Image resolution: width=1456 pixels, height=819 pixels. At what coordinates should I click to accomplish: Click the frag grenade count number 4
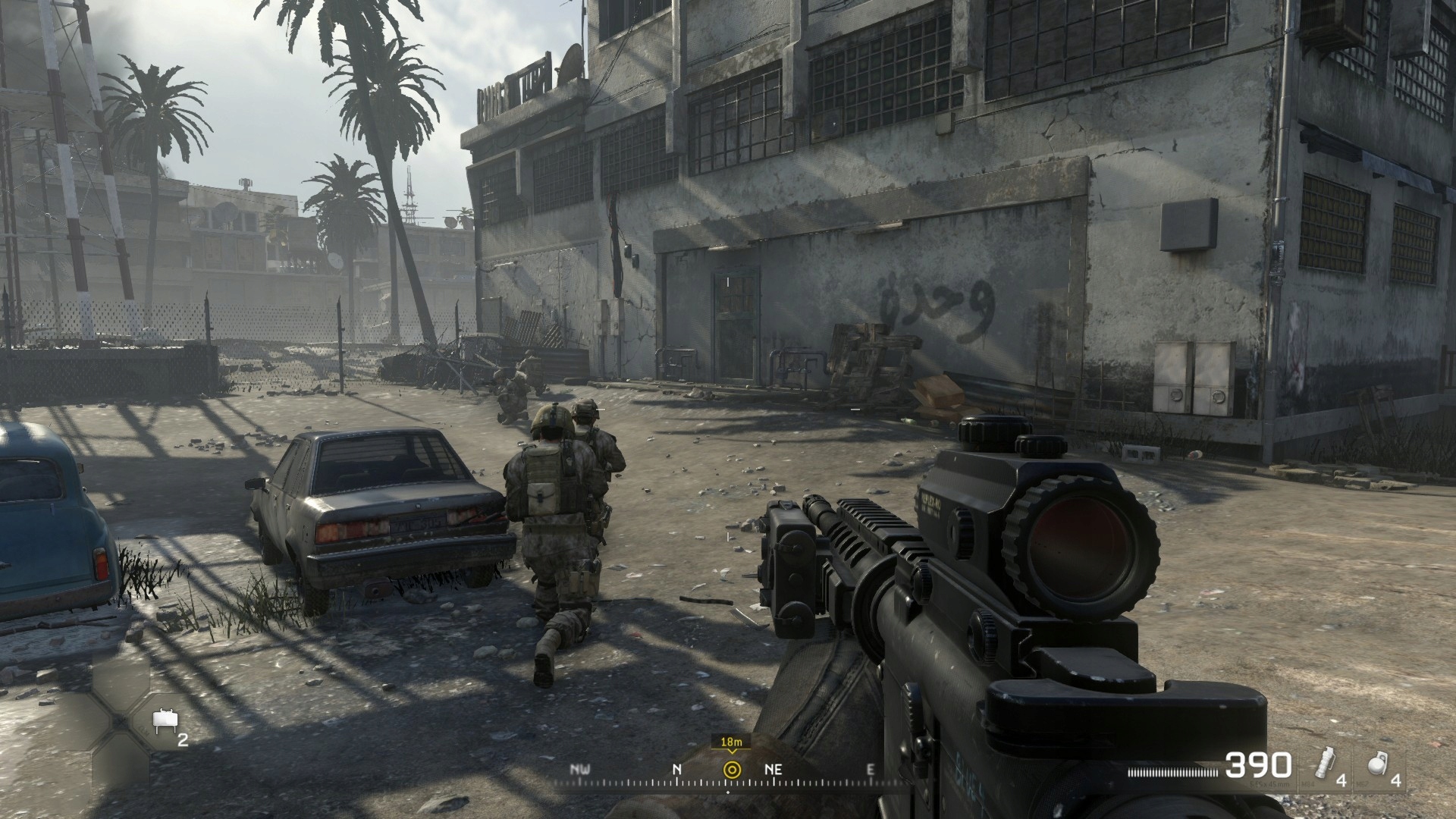[1395, 781]
